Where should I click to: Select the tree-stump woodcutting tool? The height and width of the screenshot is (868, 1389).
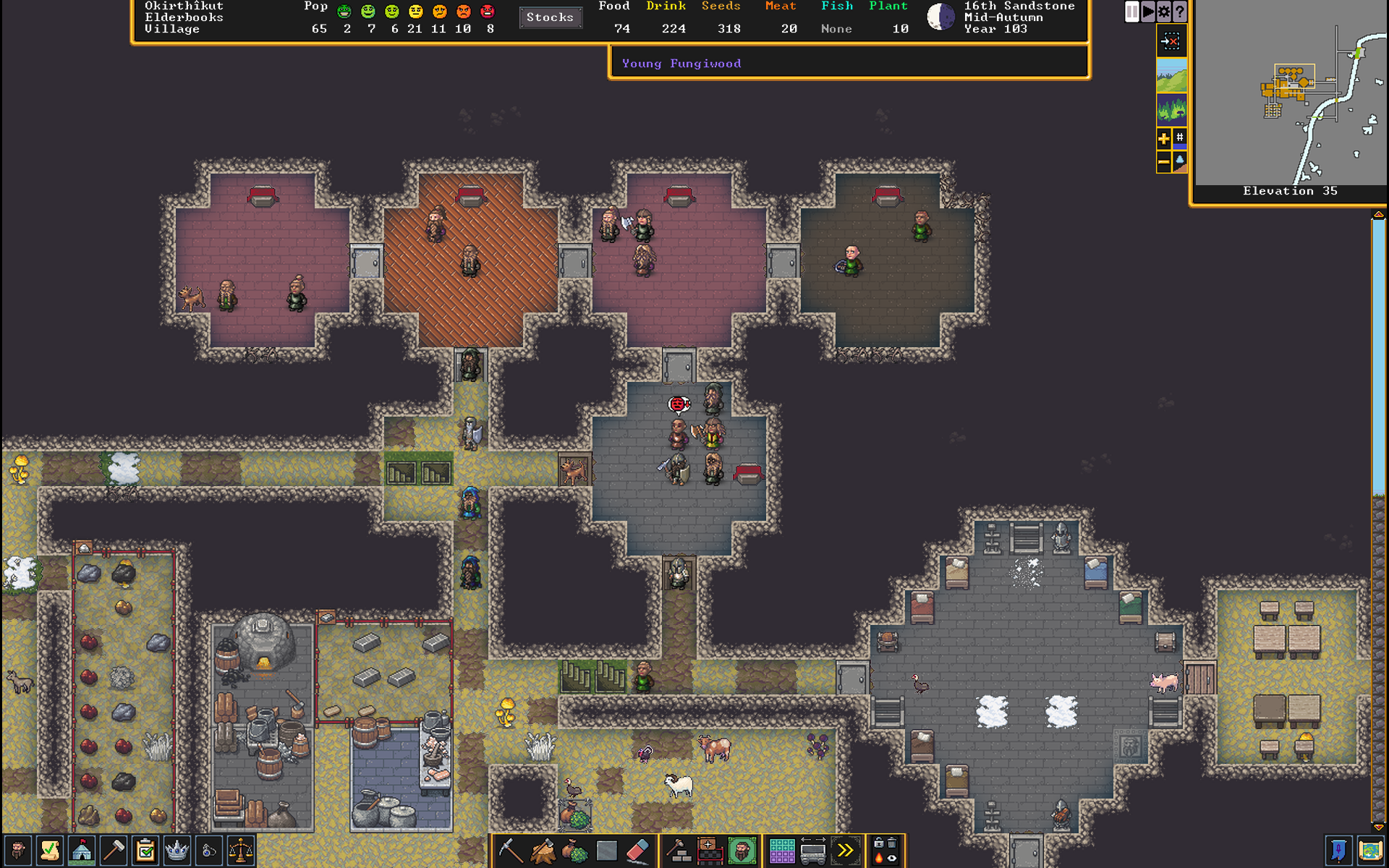543,851
